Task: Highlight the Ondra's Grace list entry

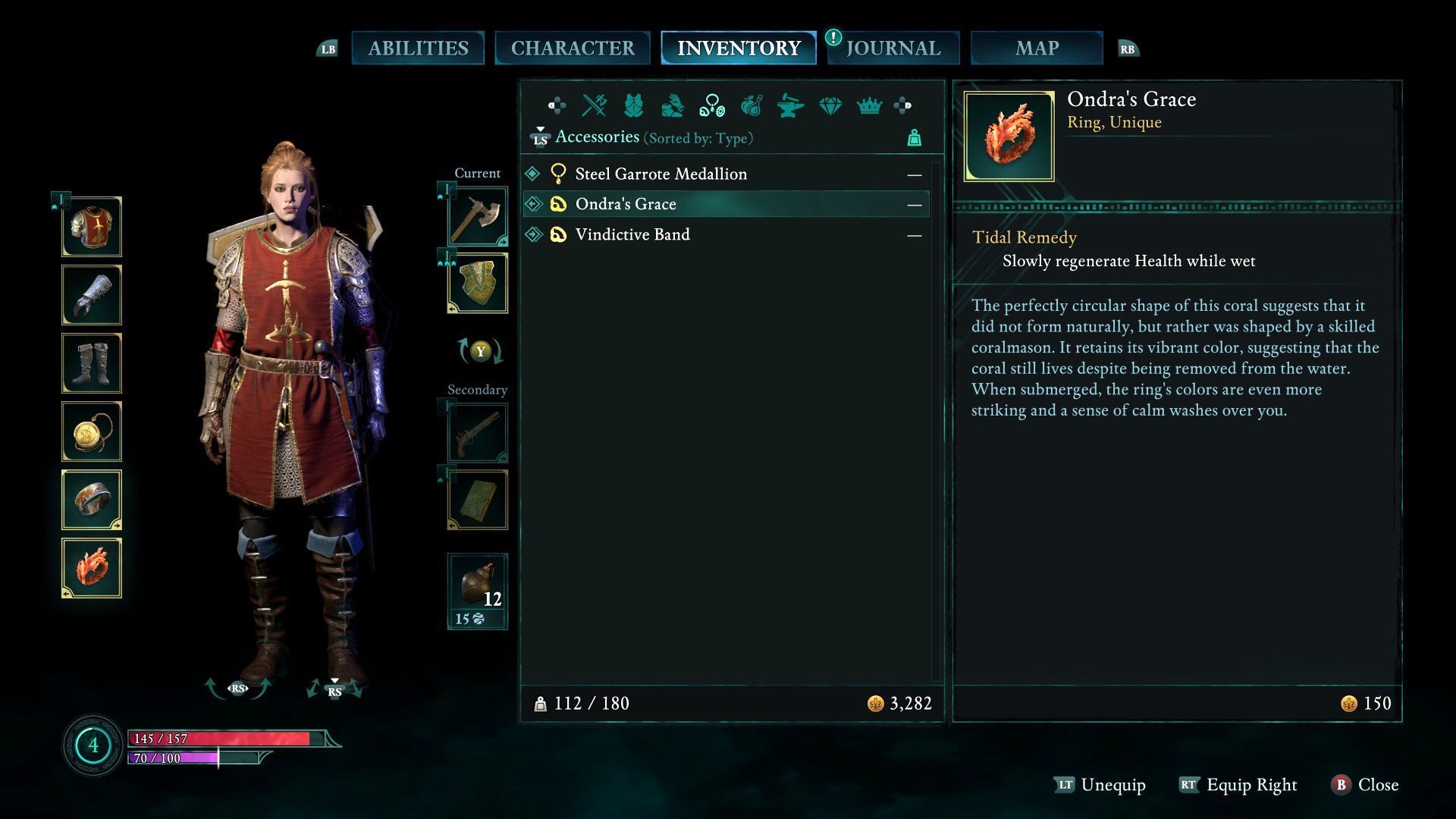Action: coord(626,204)
